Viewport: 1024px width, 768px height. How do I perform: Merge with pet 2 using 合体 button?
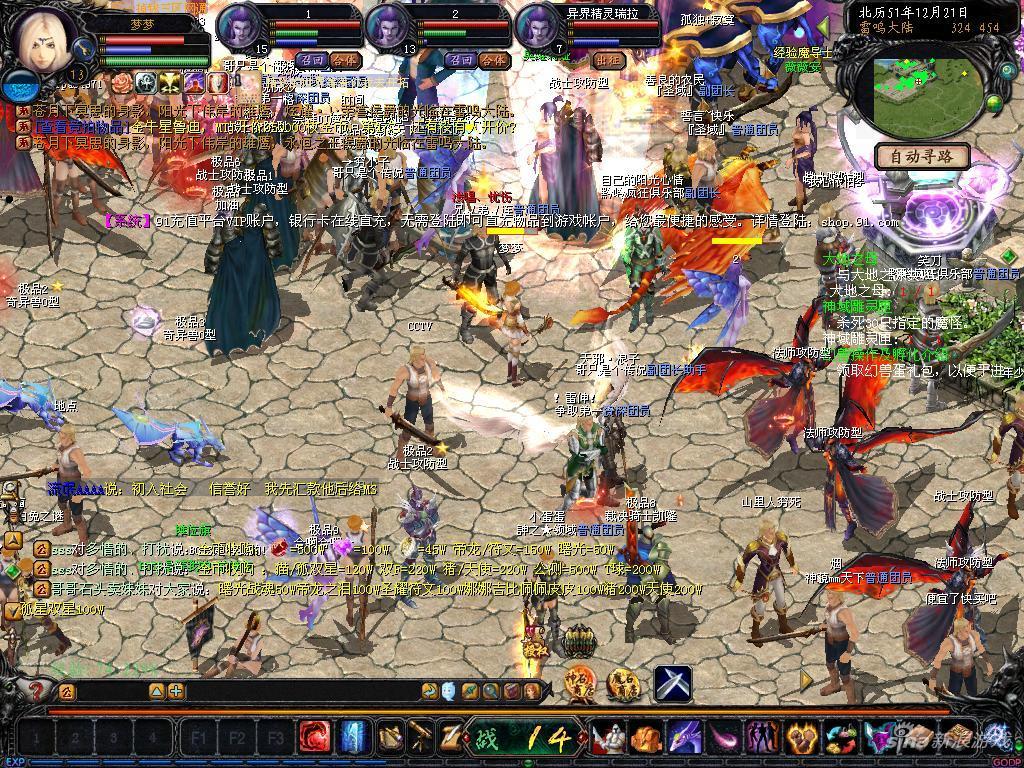(x=493, y=60)
